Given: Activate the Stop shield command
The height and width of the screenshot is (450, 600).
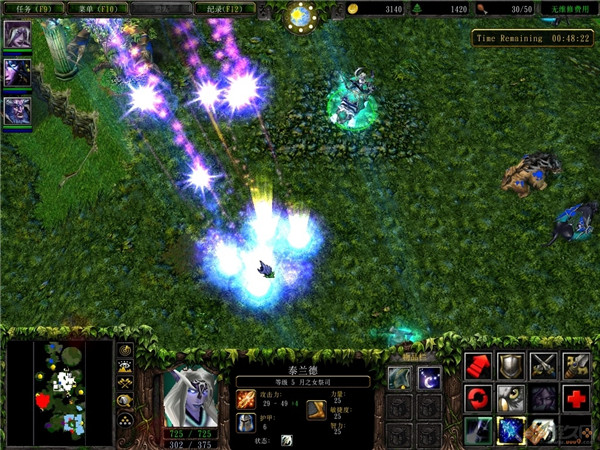Looking at the screenshot, I should pyautogui.click(x=511, y=366).
